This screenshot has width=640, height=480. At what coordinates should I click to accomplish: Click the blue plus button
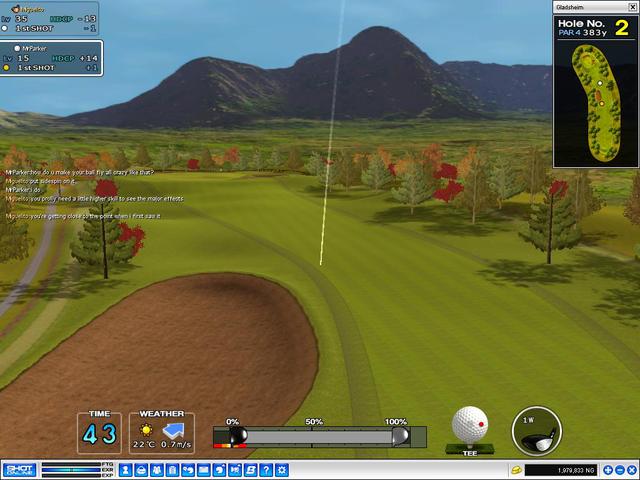click(606, 470)
